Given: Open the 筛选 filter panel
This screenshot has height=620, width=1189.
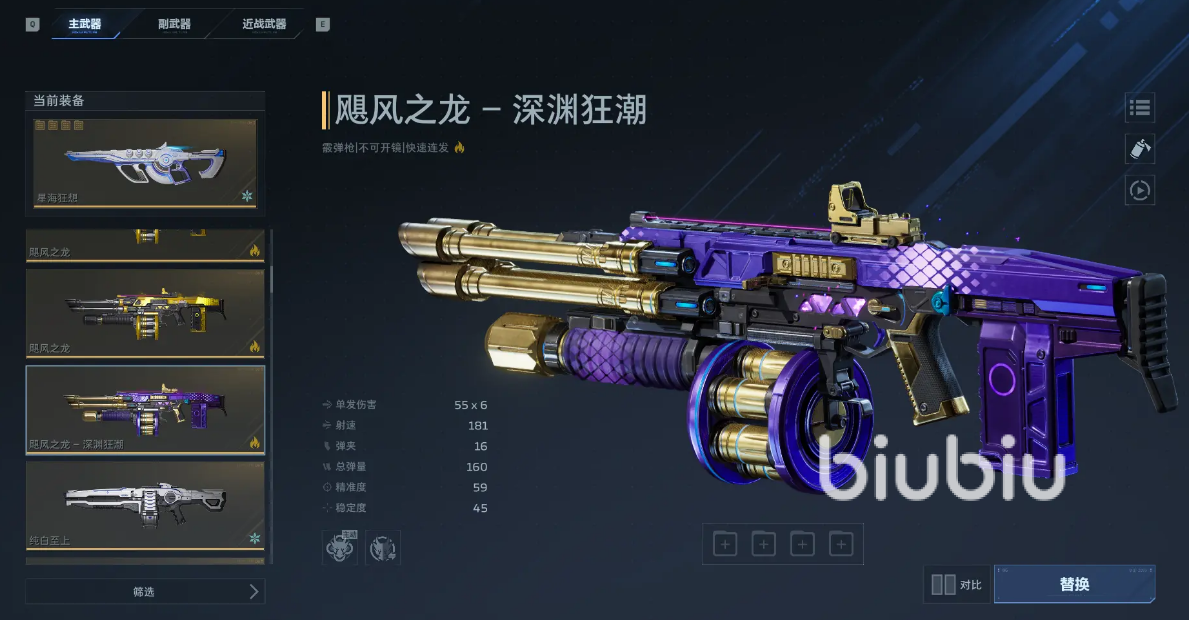Looking at the screenshot, I should click(x=145, y=591).
